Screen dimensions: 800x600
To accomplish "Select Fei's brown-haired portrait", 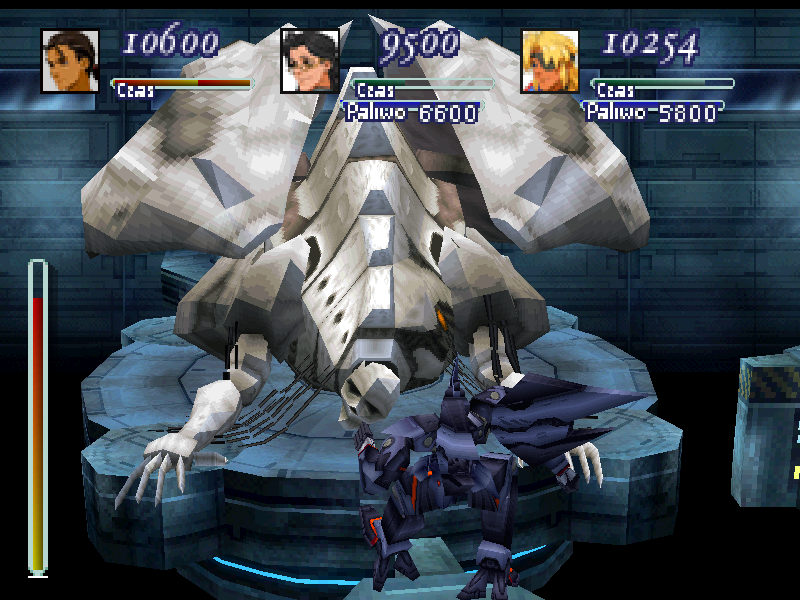I will coord(70,61).
